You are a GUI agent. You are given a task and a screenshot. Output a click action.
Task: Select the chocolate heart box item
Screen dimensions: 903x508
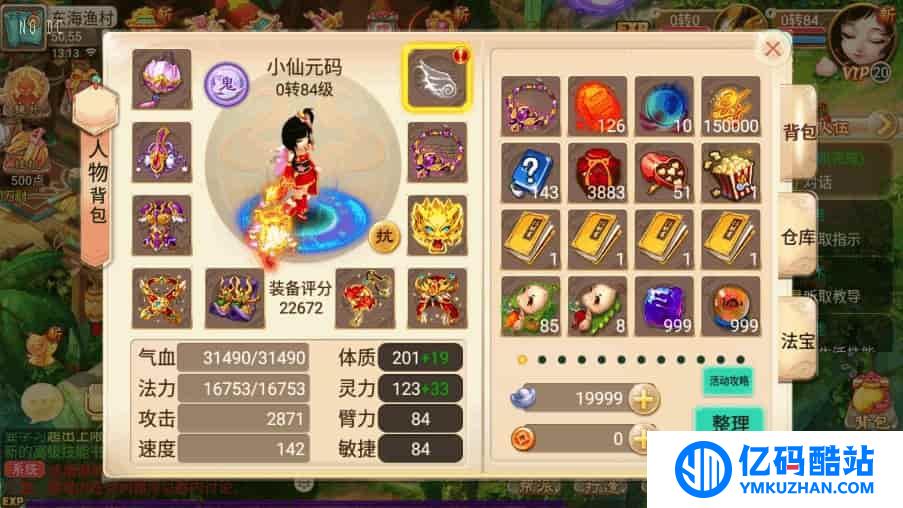pyautogui.click(x=664, y=172)
